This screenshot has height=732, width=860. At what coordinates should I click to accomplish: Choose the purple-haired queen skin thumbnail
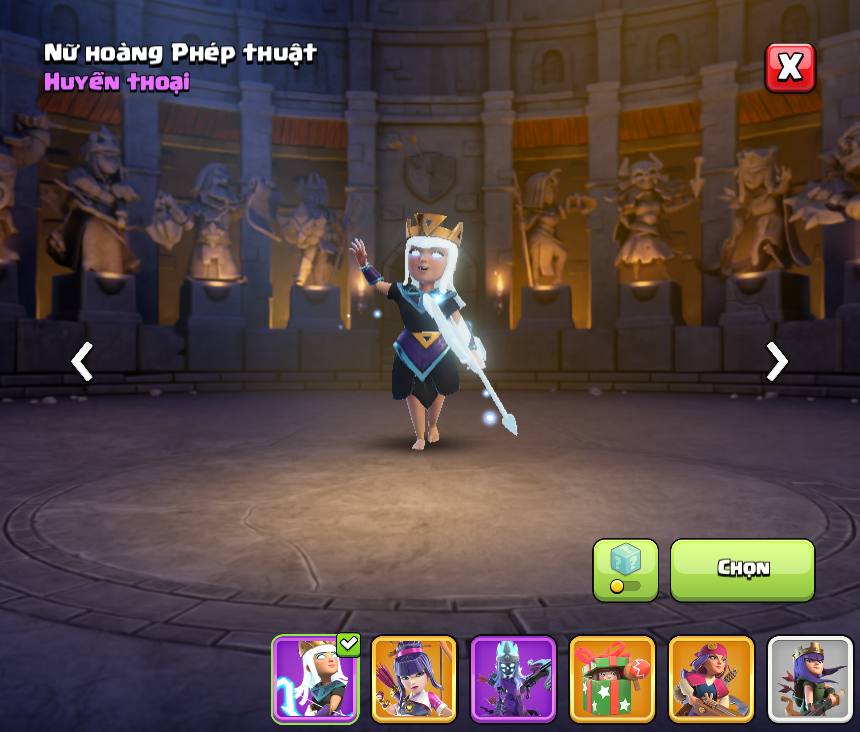tap(414, 679)
